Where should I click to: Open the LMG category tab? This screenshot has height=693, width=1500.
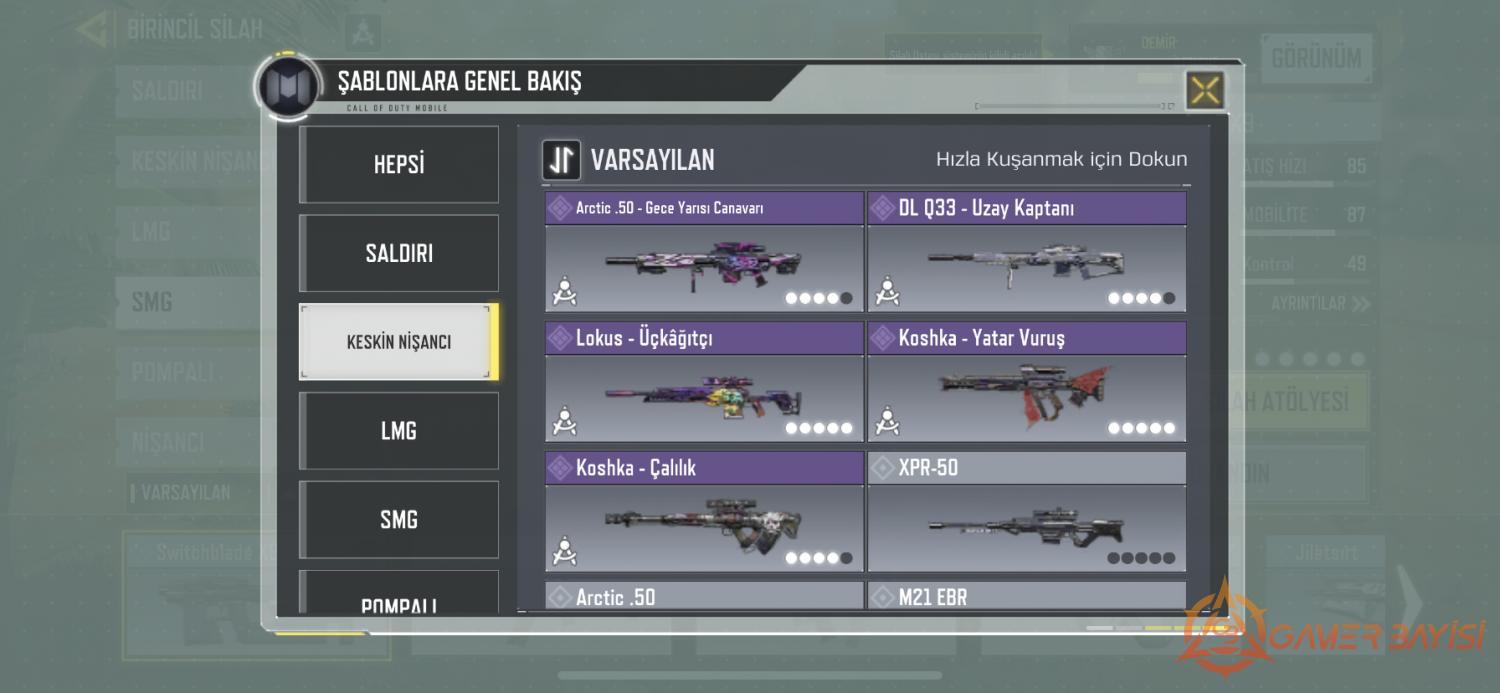tap(399, 431)
